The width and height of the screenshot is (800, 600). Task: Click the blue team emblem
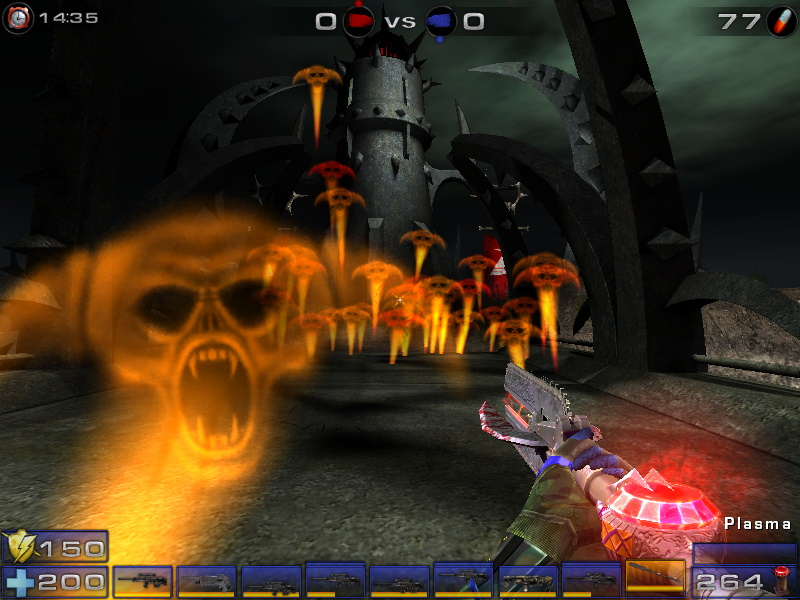[440, 21]
